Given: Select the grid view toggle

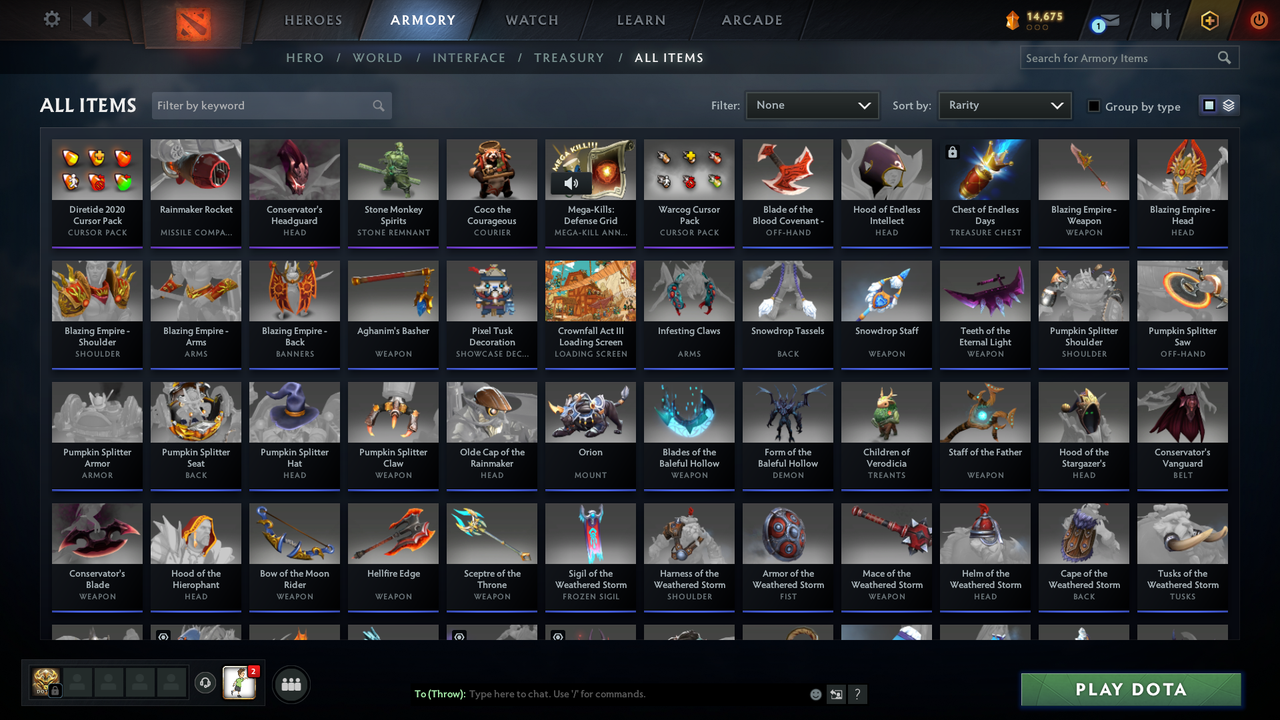Looking at the screenshot, I should (x=1211, y=104).
